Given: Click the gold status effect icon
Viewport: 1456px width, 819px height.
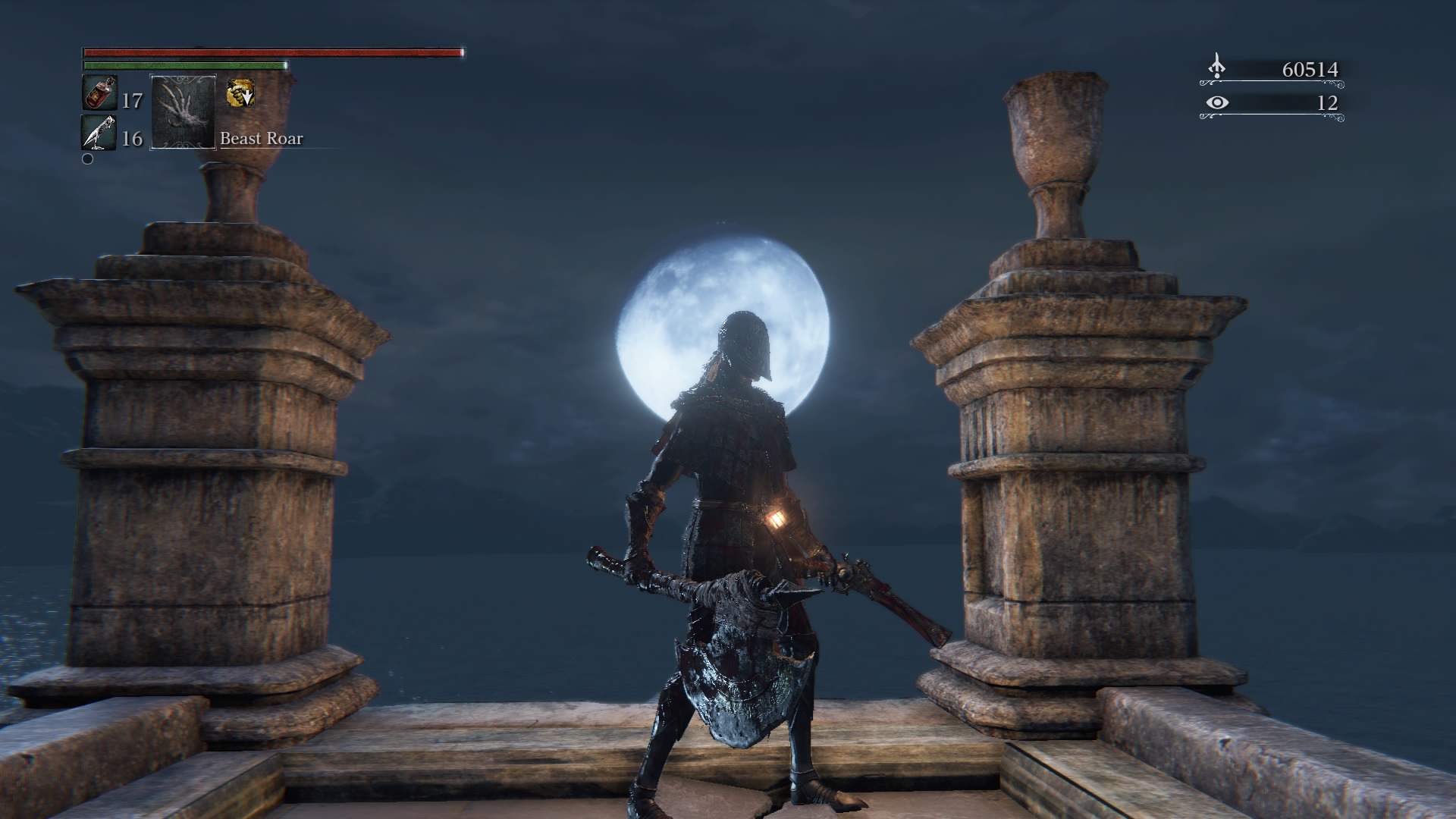Looking at the screenshot, I should pos(240,94).
